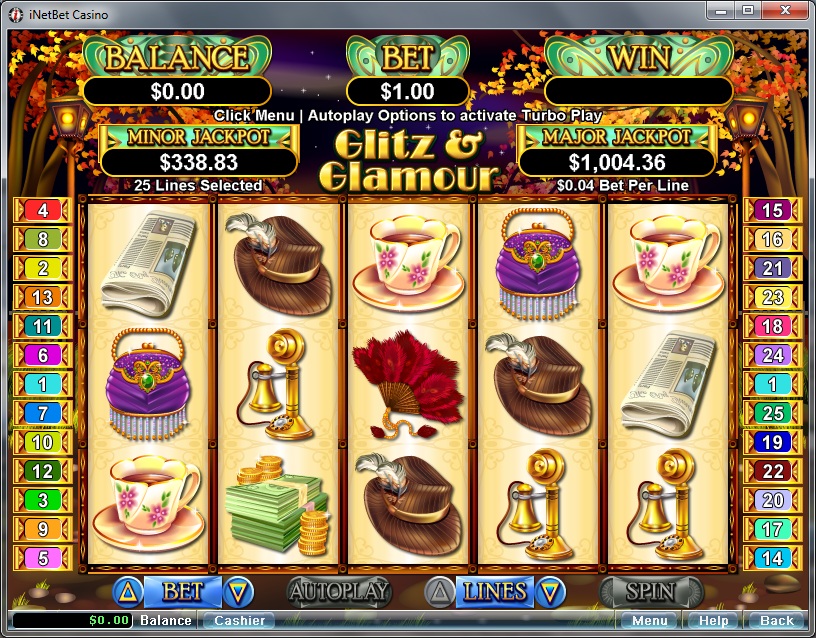Viewport: 816px width, 638px height.
Task: Show the Help screen
Action: pyautogui.click(x=714, y=621)
